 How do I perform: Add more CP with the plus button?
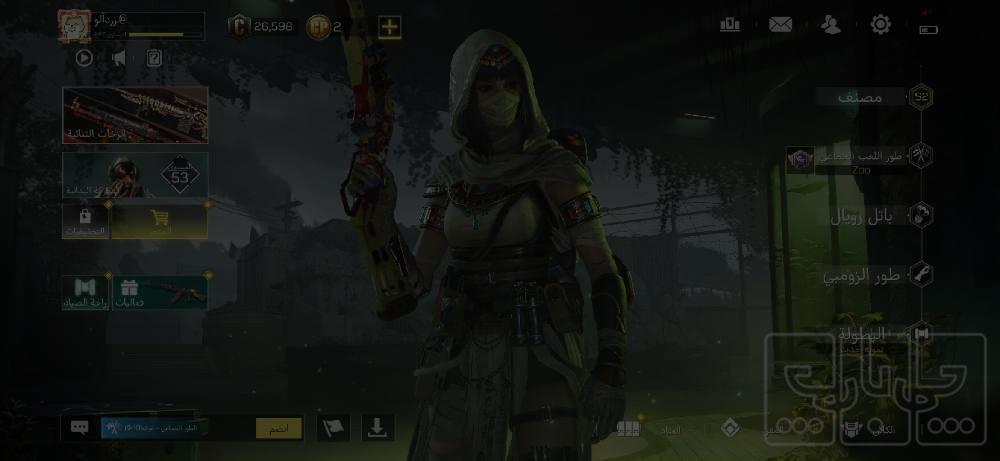tap(389, 27)
